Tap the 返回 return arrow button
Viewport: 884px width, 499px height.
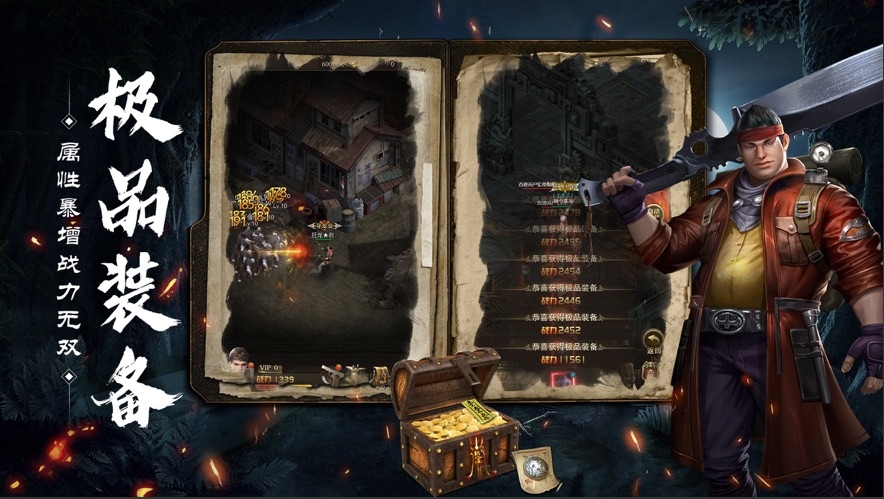tap(653, 340)
